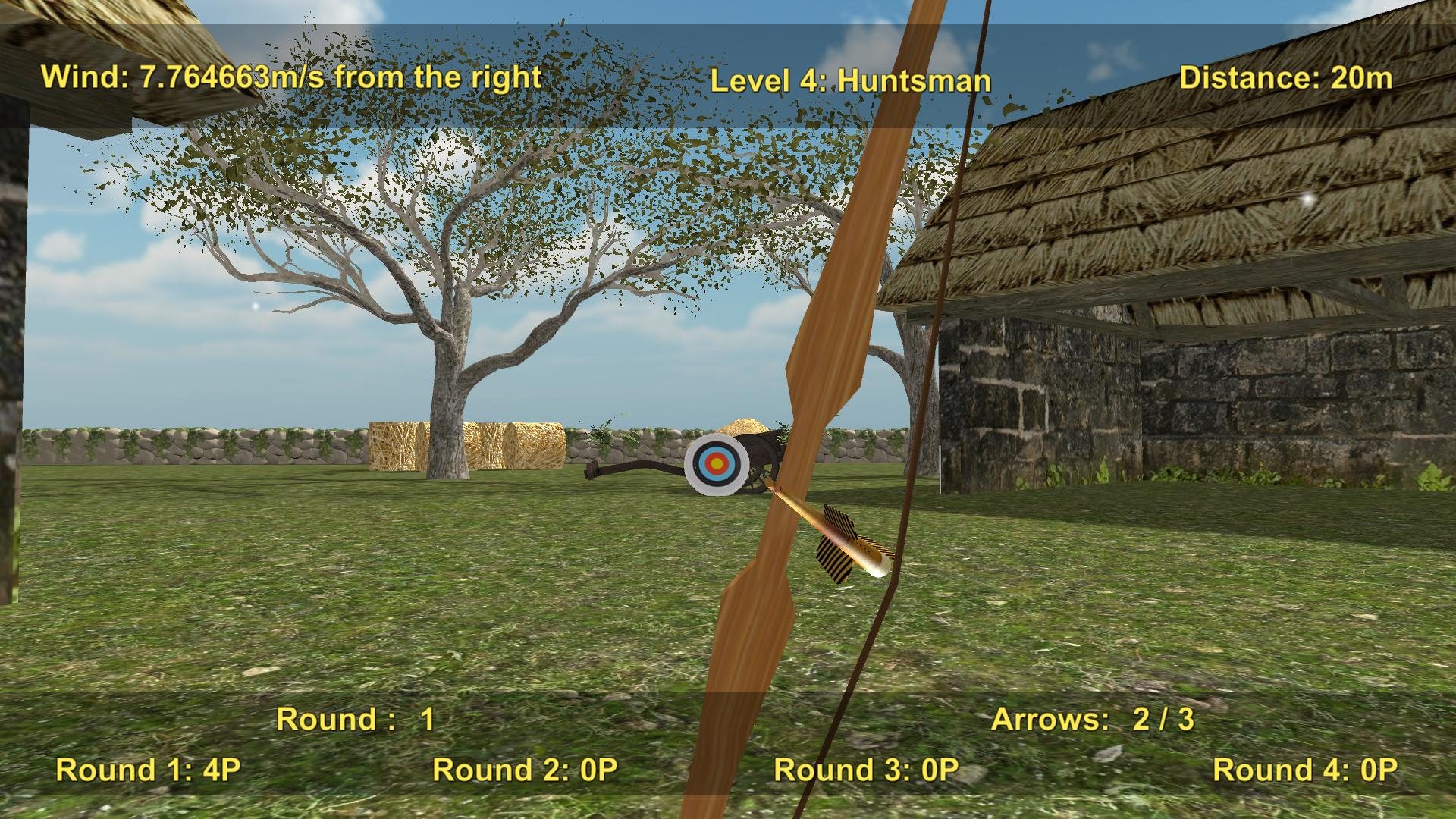Select the Distance: 20m label

(x=1287, y=77)
